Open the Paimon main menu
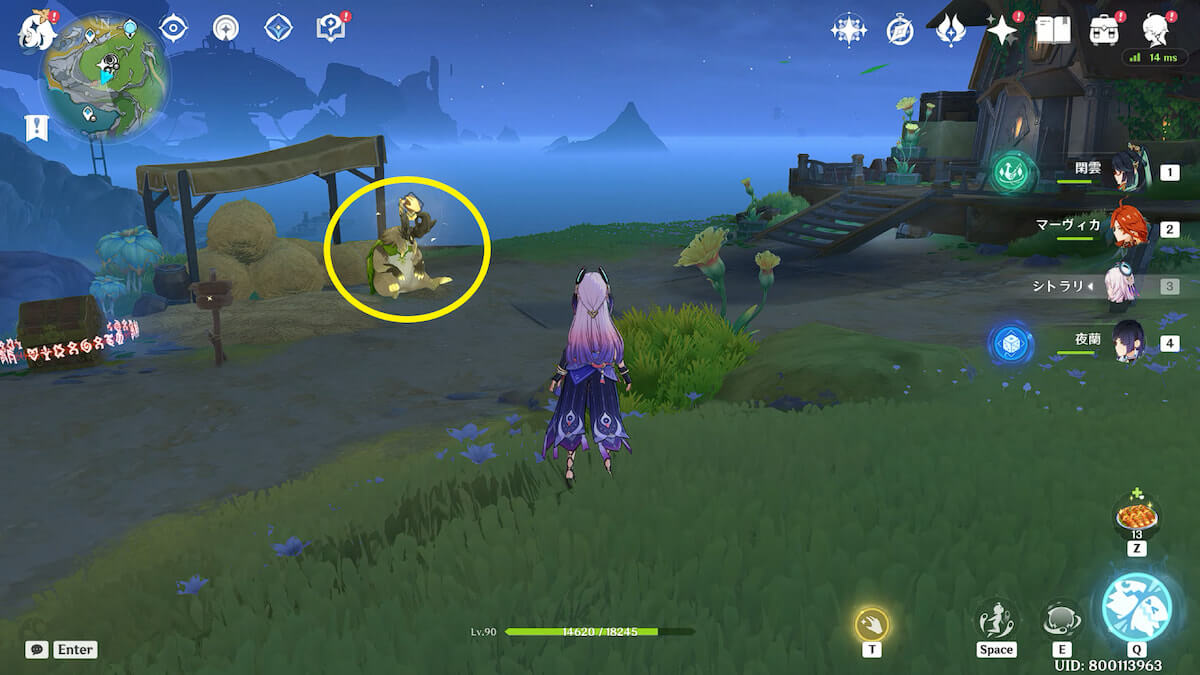 point(33,33)
